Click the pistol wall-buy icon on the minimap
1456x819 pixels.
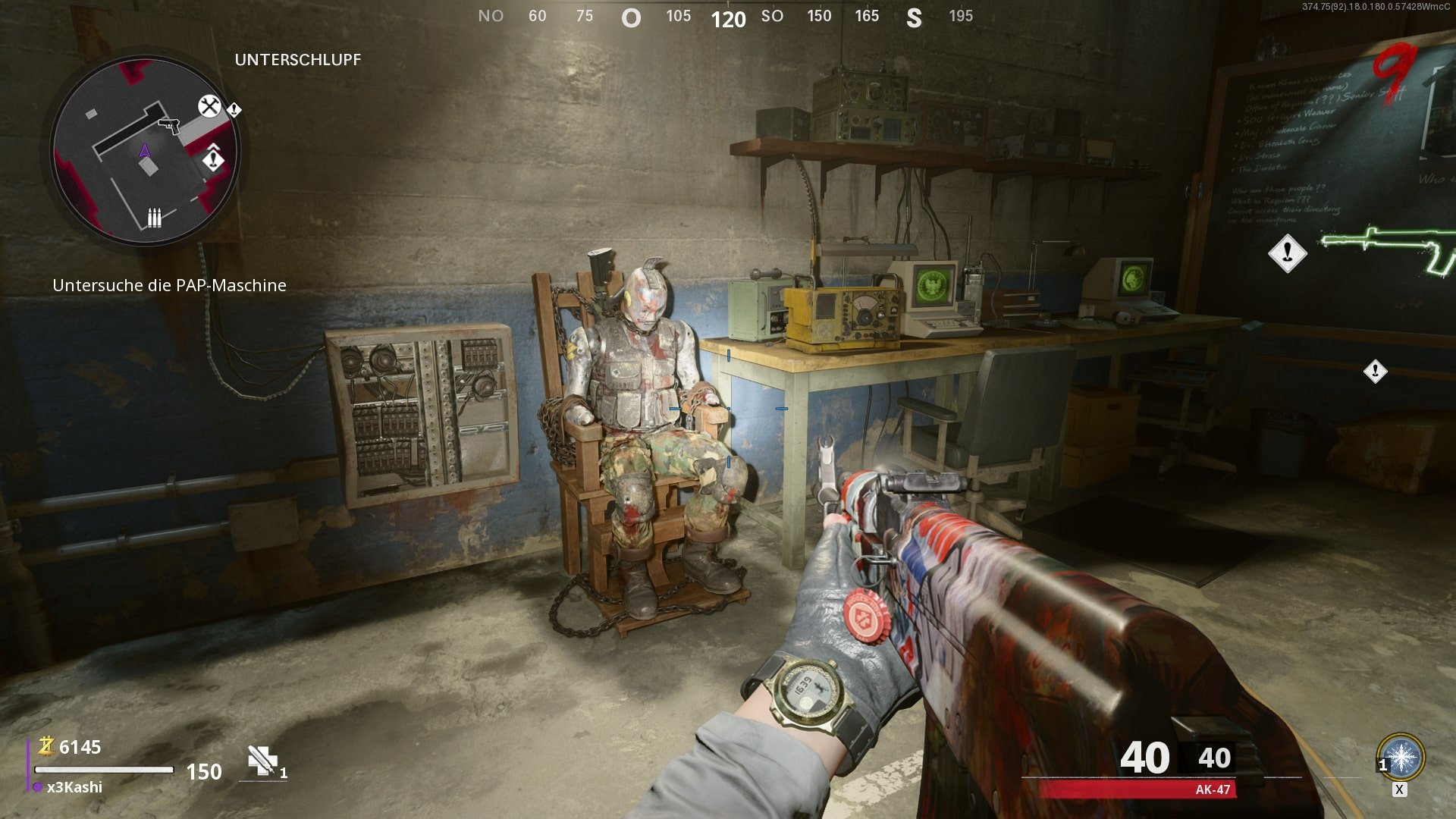(169, 124)
